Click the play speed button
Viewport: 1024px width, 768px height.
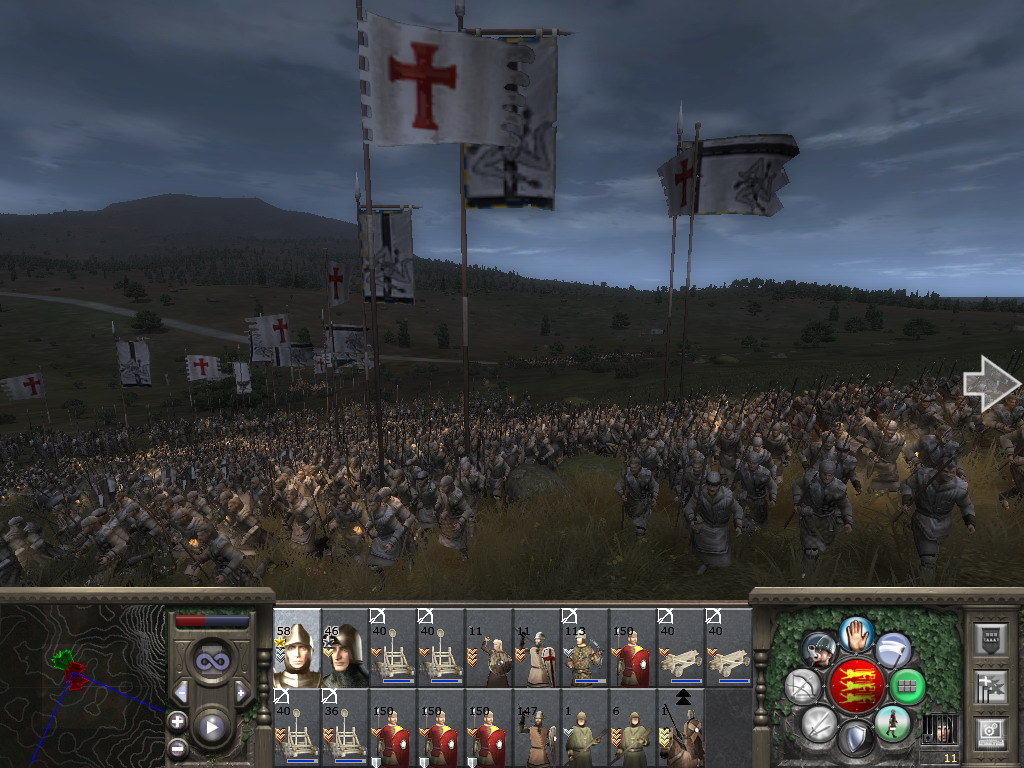coord(212,727)
